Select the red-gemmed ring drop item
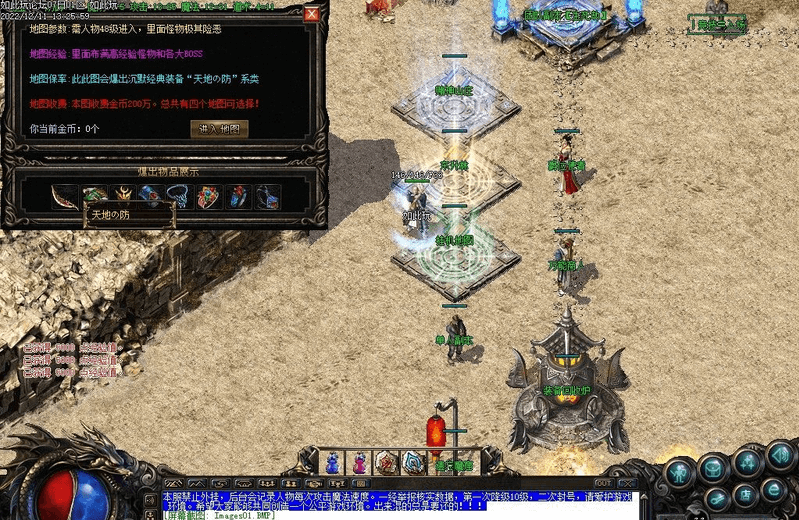The height and width of the screenshot is (520, 799). tap(209, 196)
